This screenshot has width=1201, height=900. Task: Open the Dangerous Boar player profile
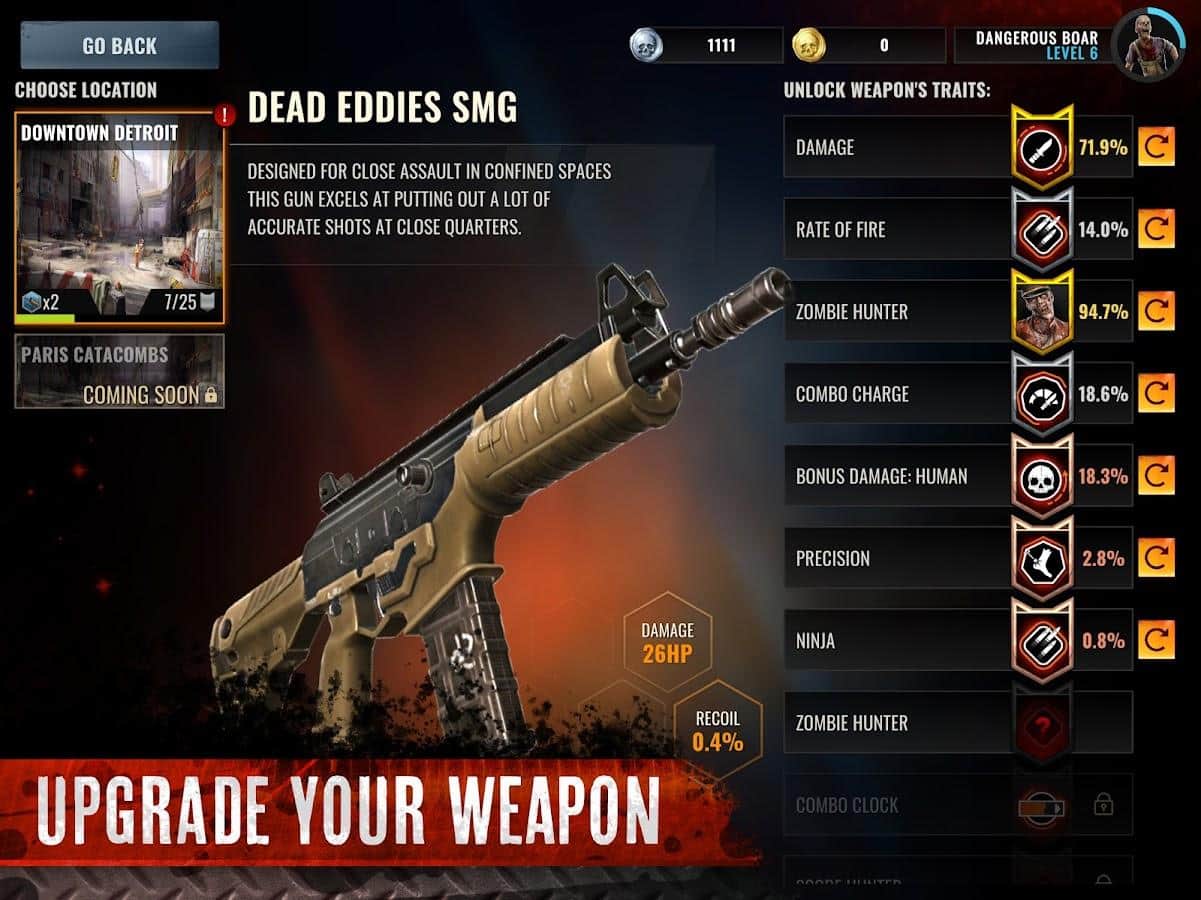pyautogui.click(x=1146, y=45)
